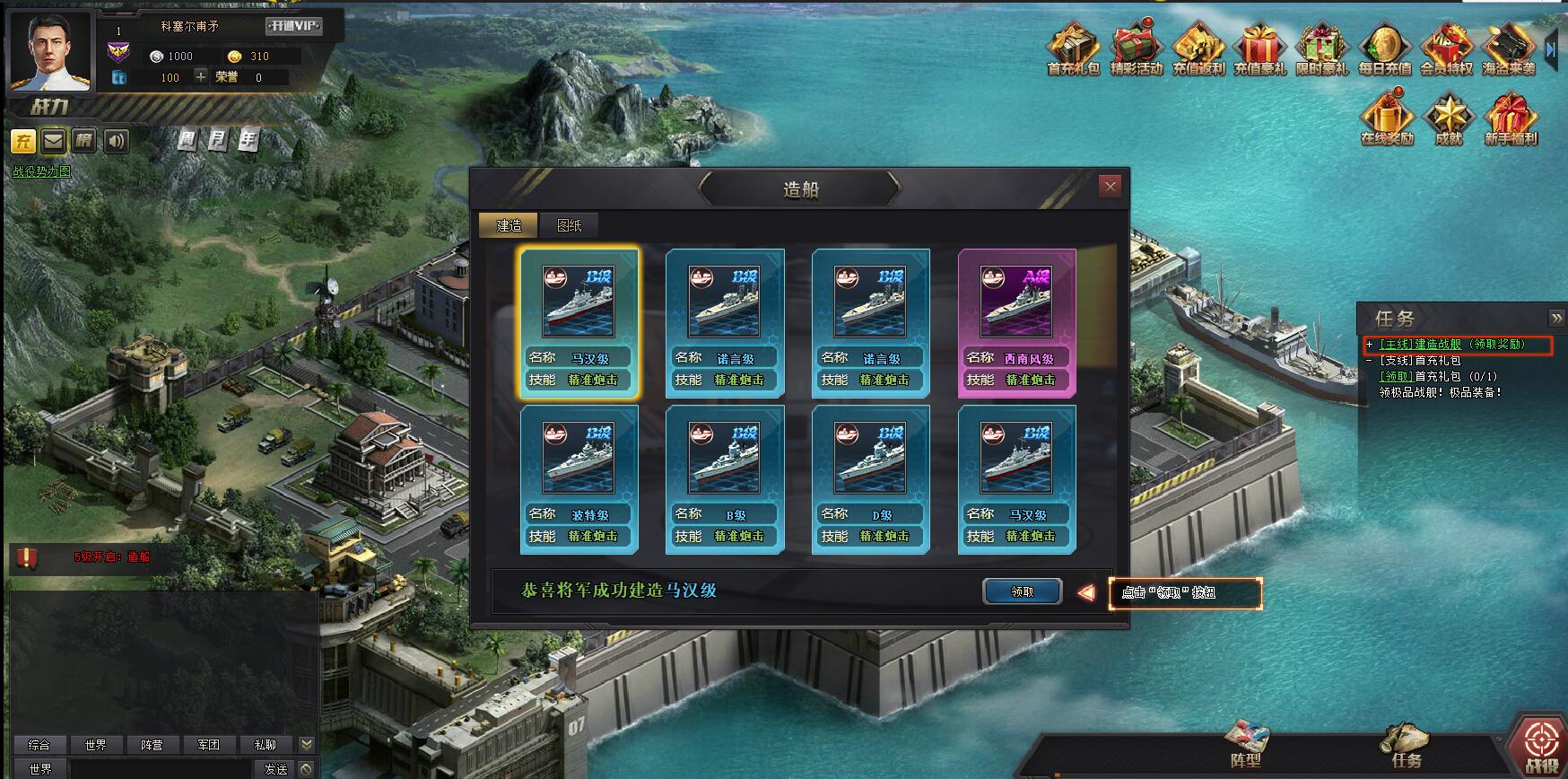Claim the built ship with the 领取 button
This screenshot has height=779, width=1568.
point(1022,591)
